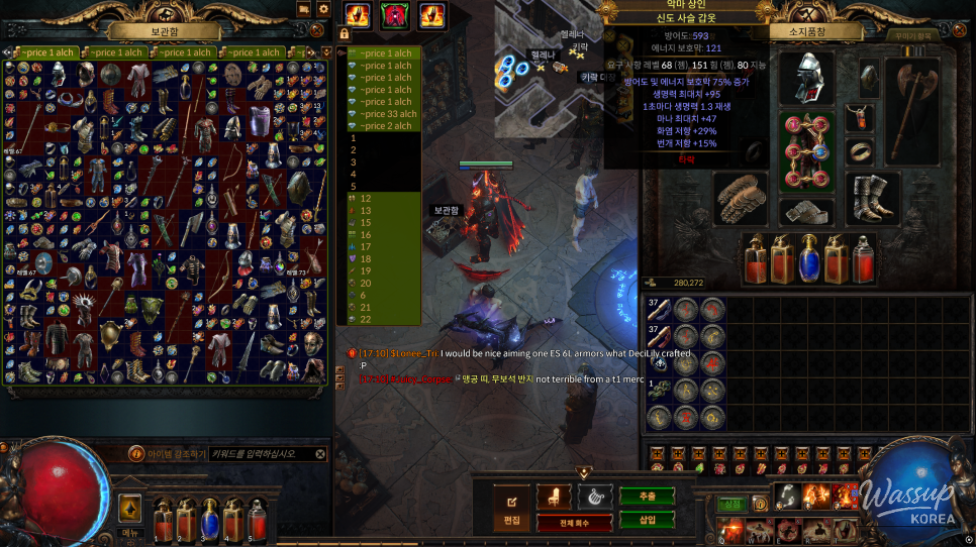Select the equipped gloves slot
This screenshot has height=547, width=976.
click(740, 198)
